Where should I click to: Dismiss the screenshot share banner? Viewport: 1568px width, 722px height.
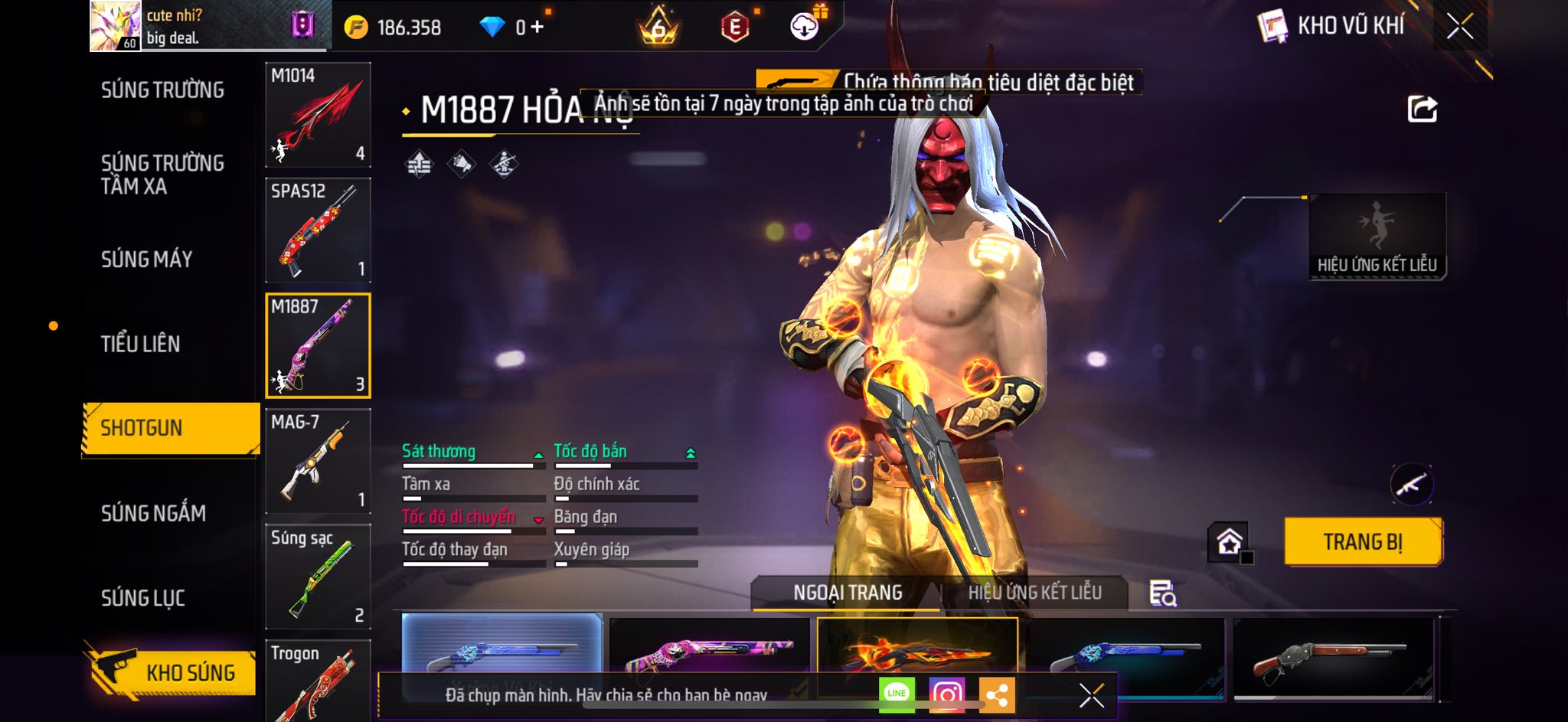[1091, 695]
